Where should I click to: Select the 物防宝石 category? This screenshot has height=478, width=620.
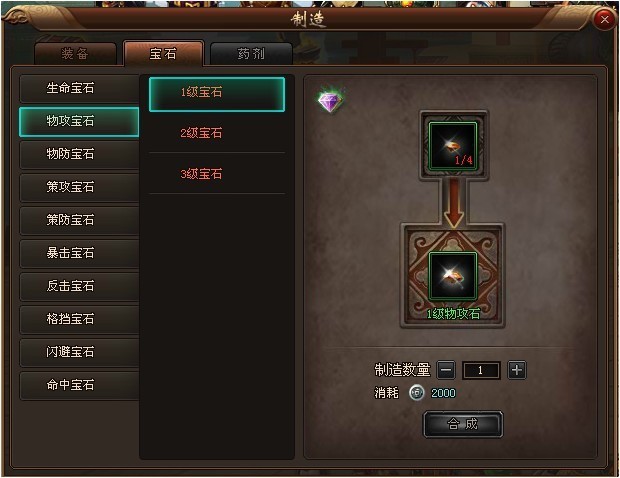pos(79,154)
